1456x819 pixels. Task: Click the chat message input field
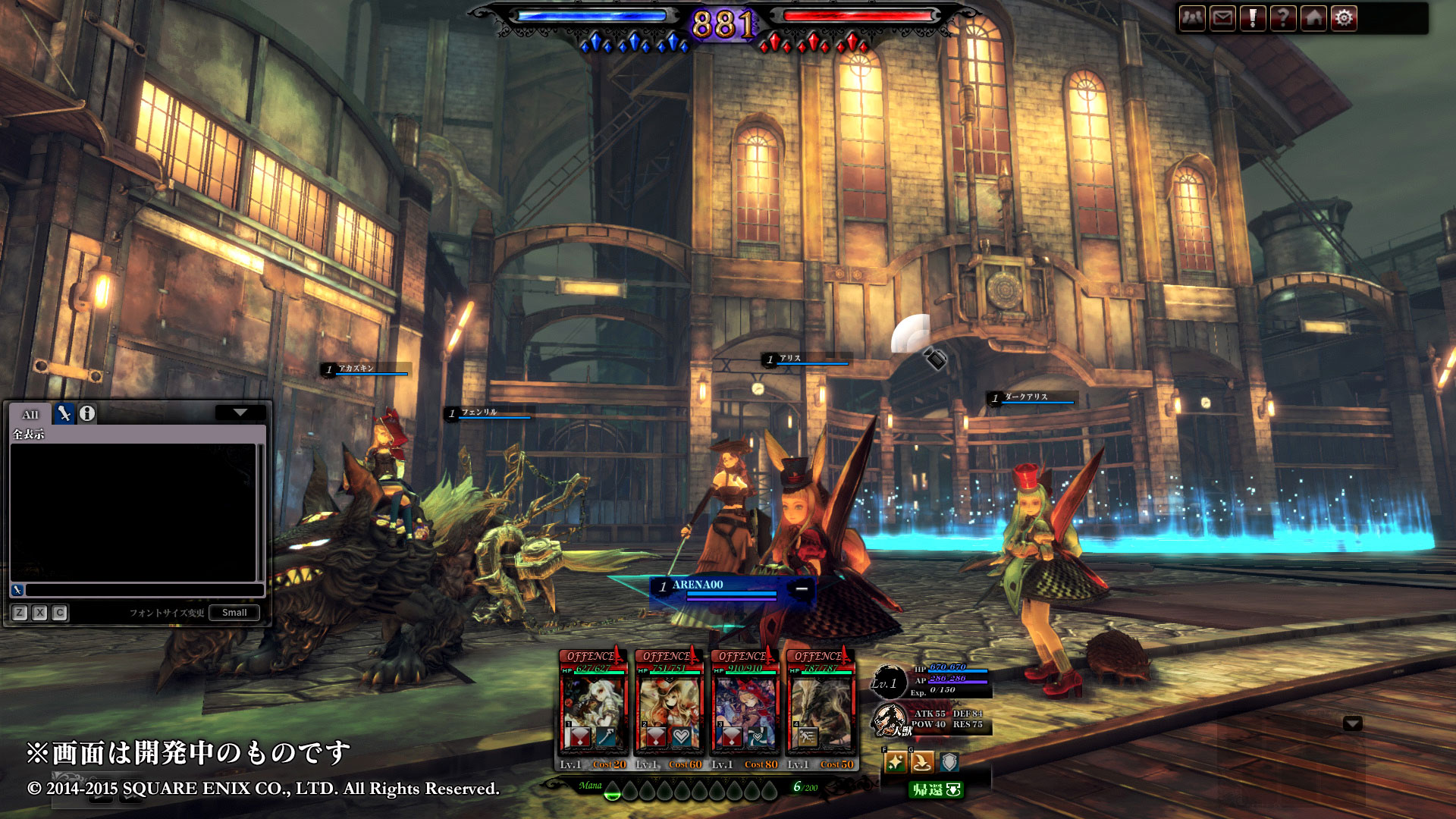click(144, 590)
